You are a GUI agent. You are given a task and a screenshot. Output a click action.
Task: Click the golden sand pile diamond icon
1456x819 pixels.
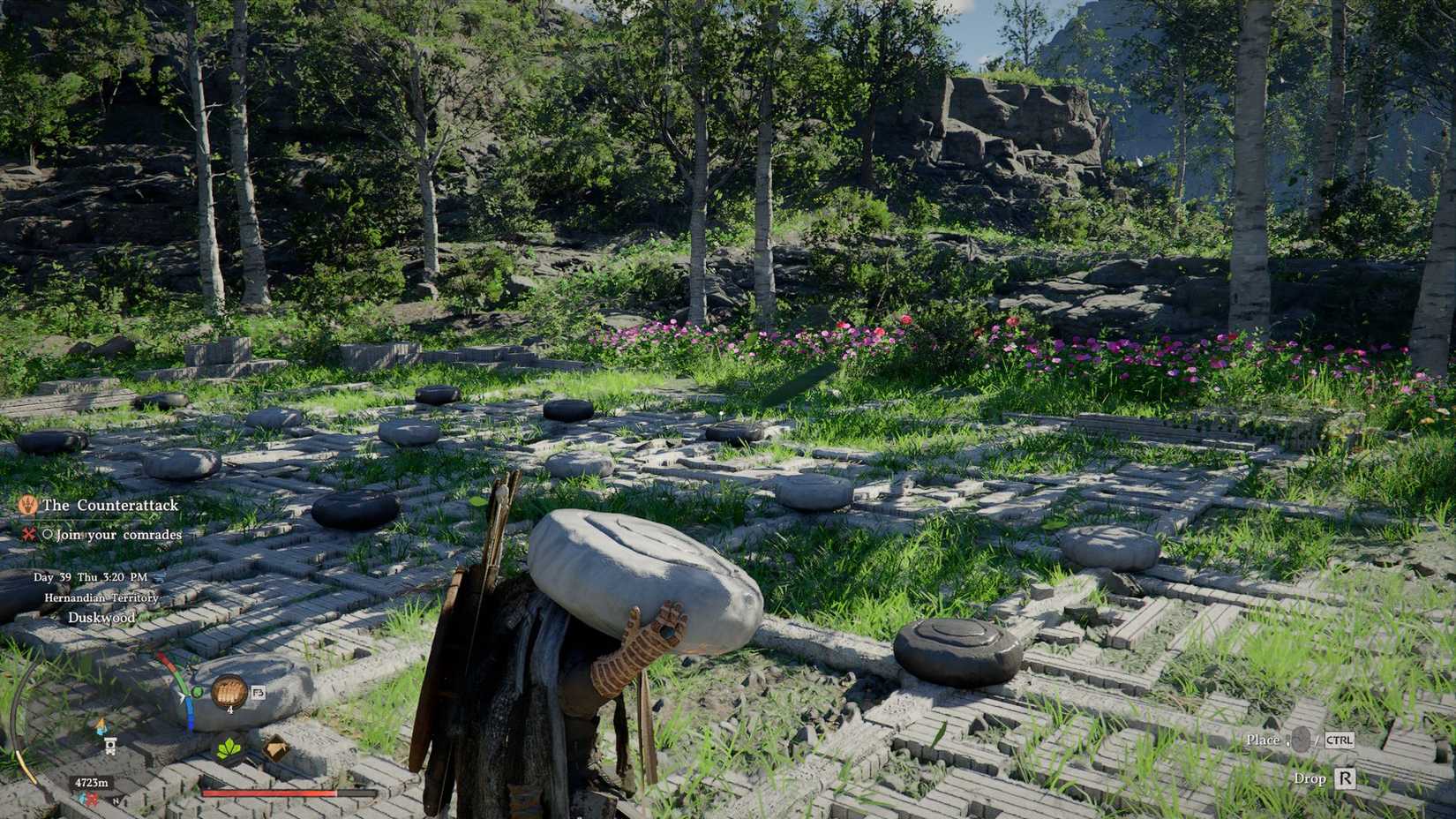pyautogui.click(x=276, y=748)
